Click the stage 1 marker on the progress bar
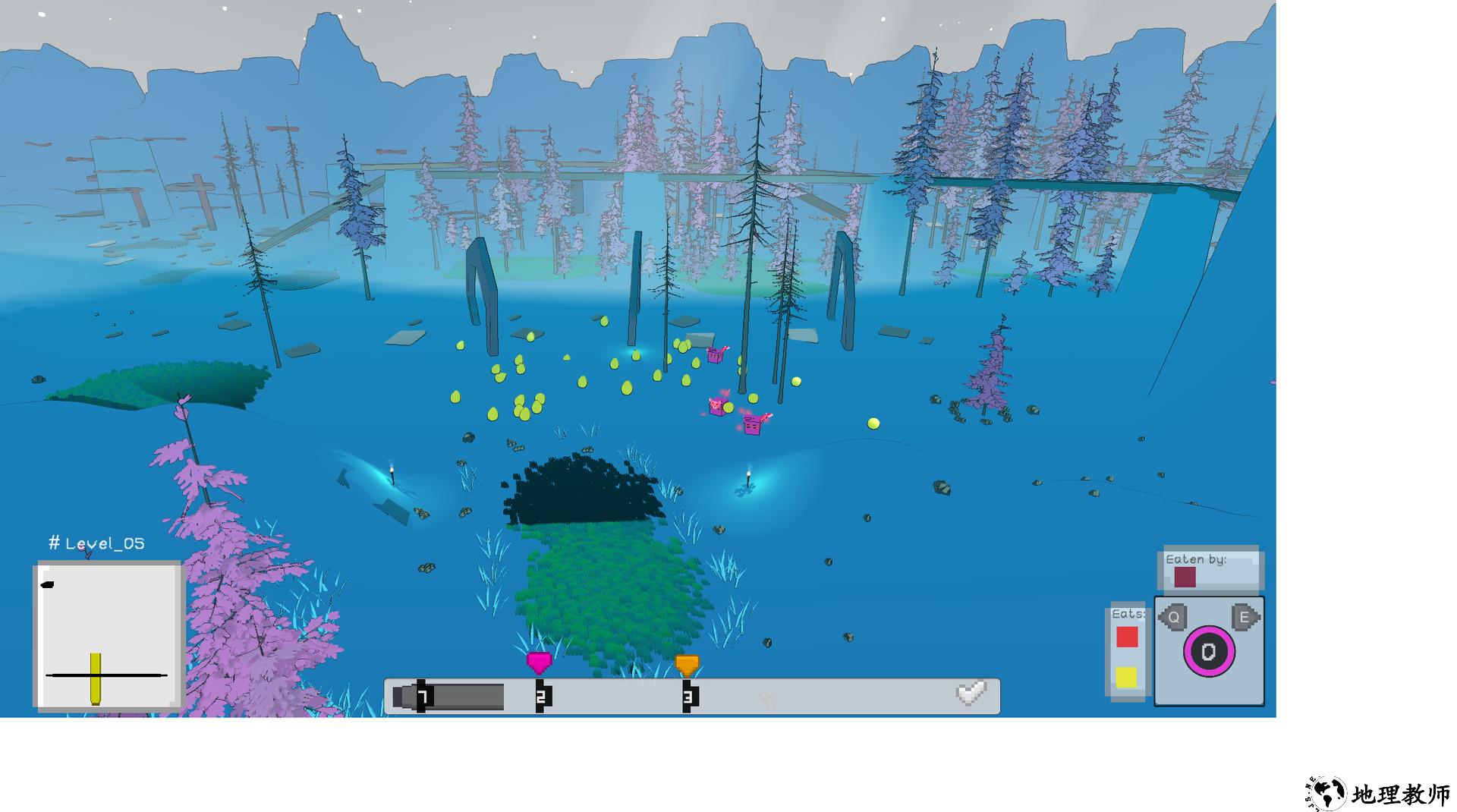 [x=423, y=696]
